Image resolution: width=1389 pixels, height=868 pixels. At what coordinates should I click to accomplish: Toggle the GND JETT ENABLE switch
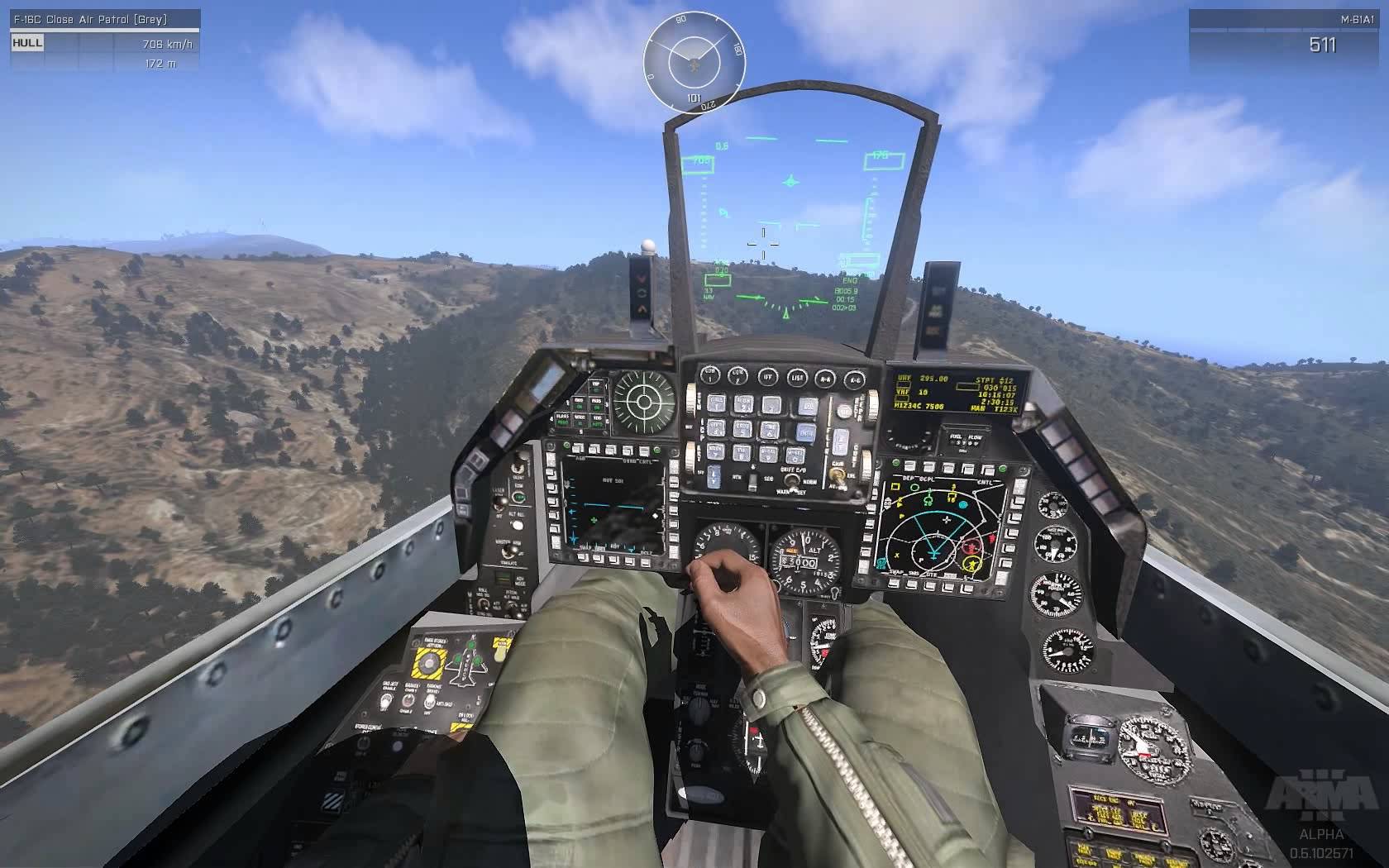pos(386,701)
